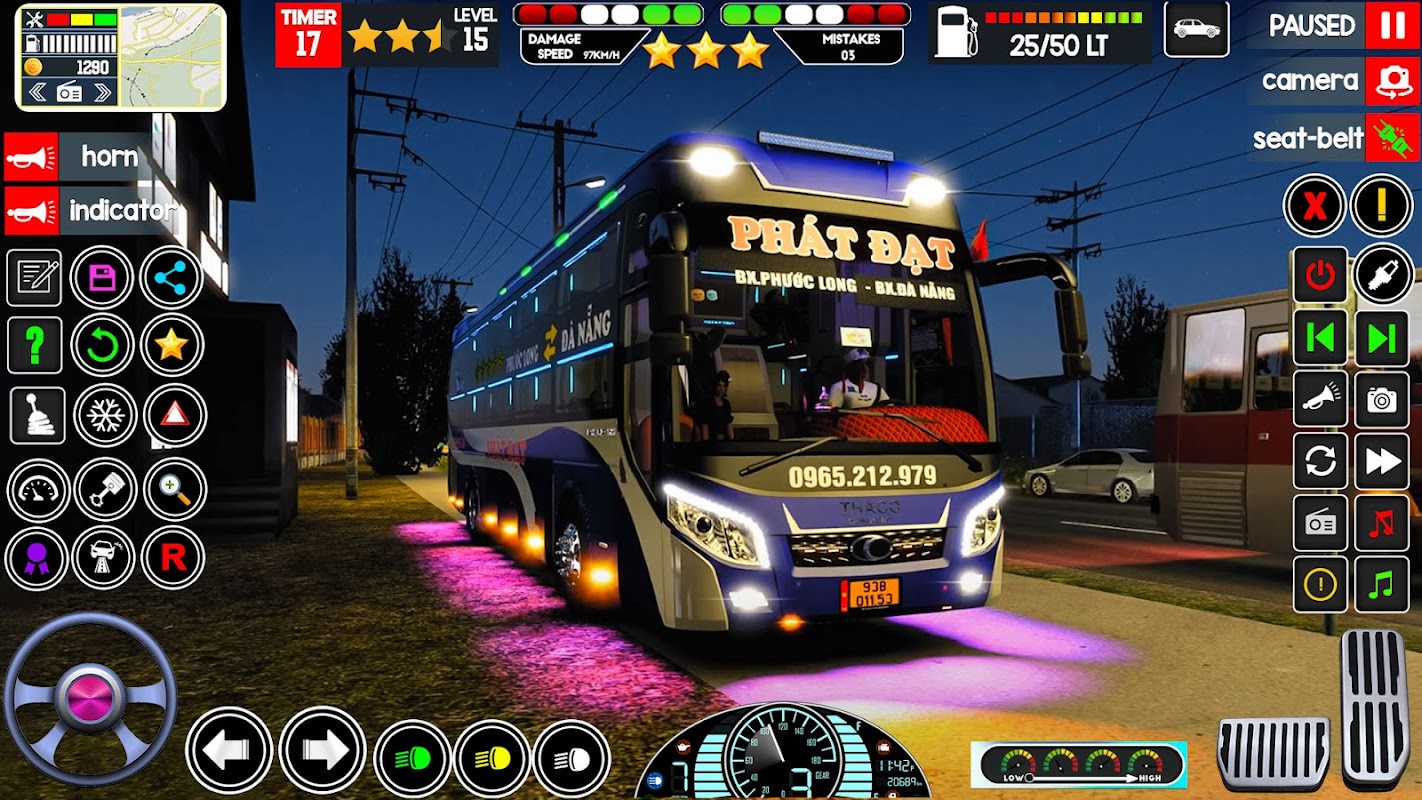Toggle the green music note icon
1422x800 pixels.
pyautogui.click(x=1382, y=584)
